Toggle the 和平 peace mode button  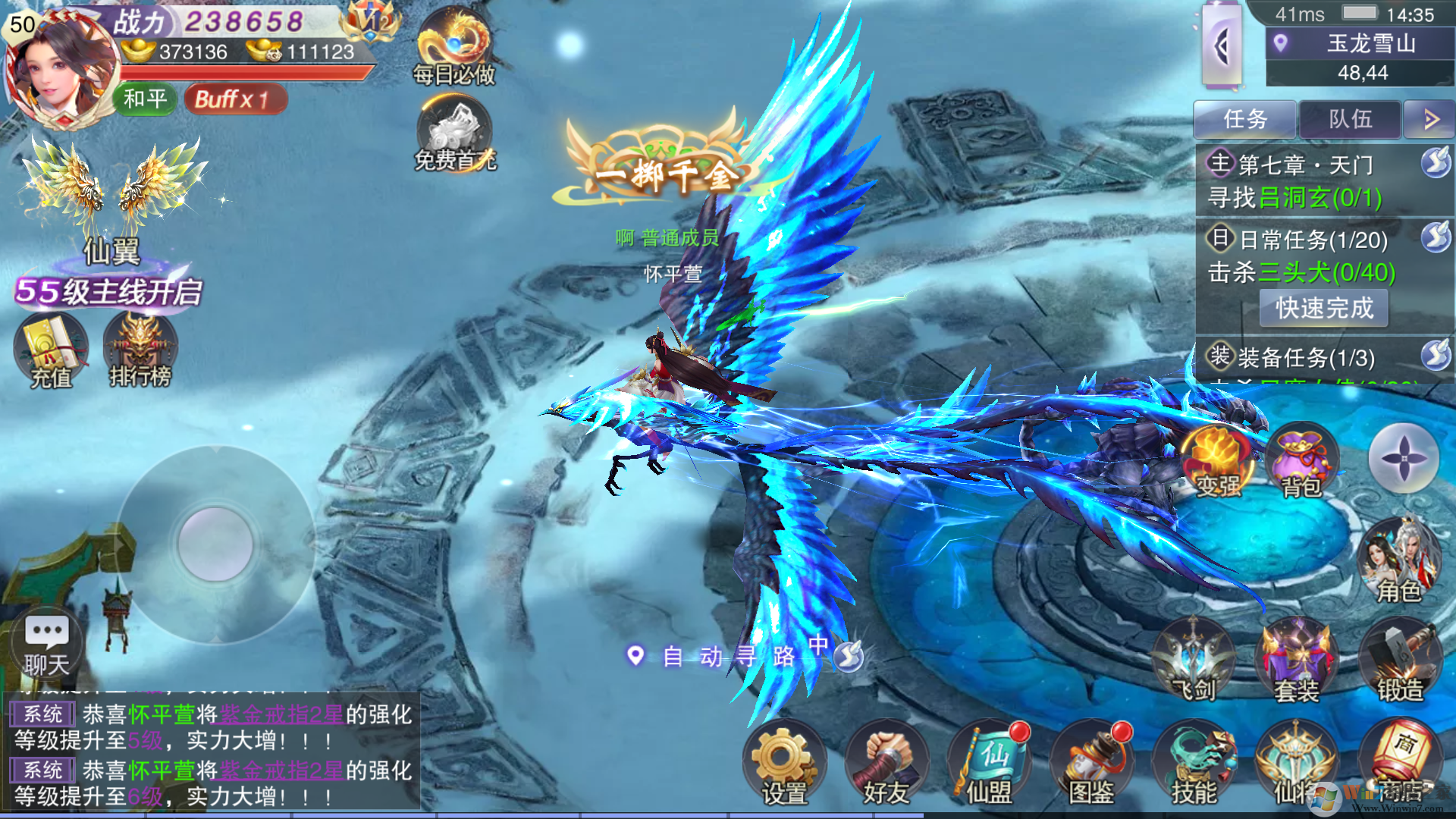(145, 99)
